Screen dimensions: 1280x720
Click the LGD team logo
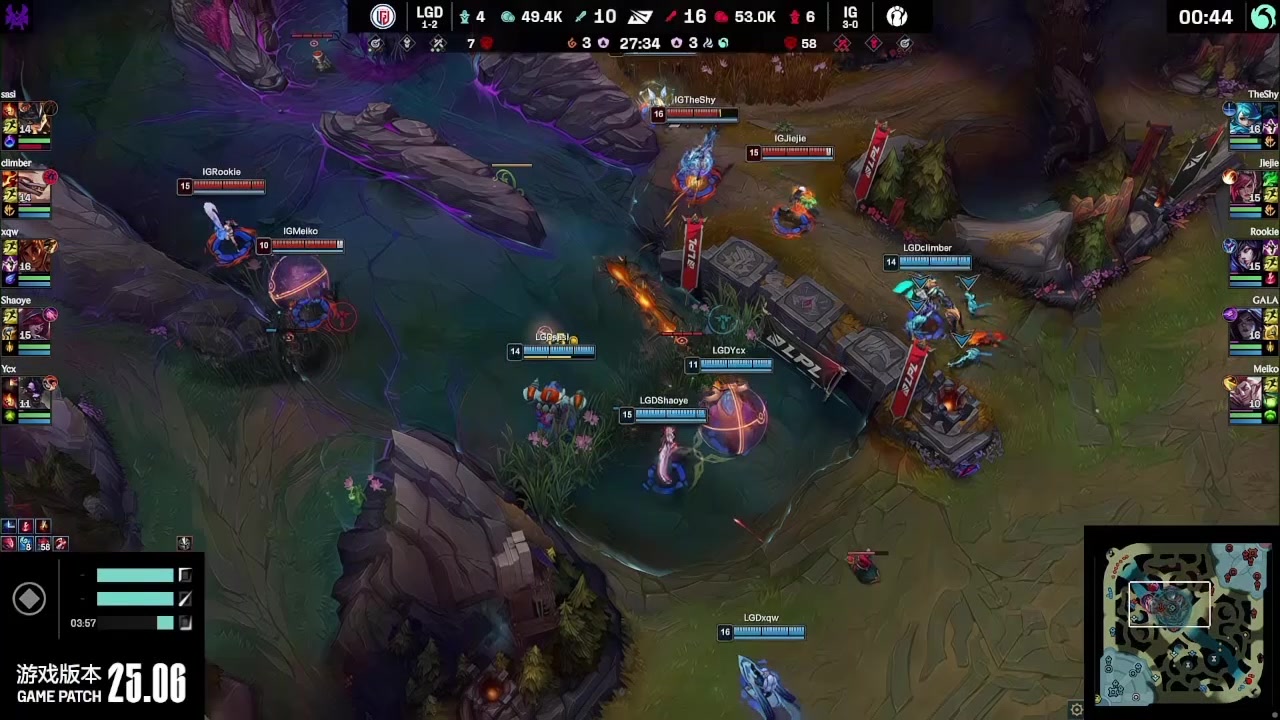(x=383, y=17)
